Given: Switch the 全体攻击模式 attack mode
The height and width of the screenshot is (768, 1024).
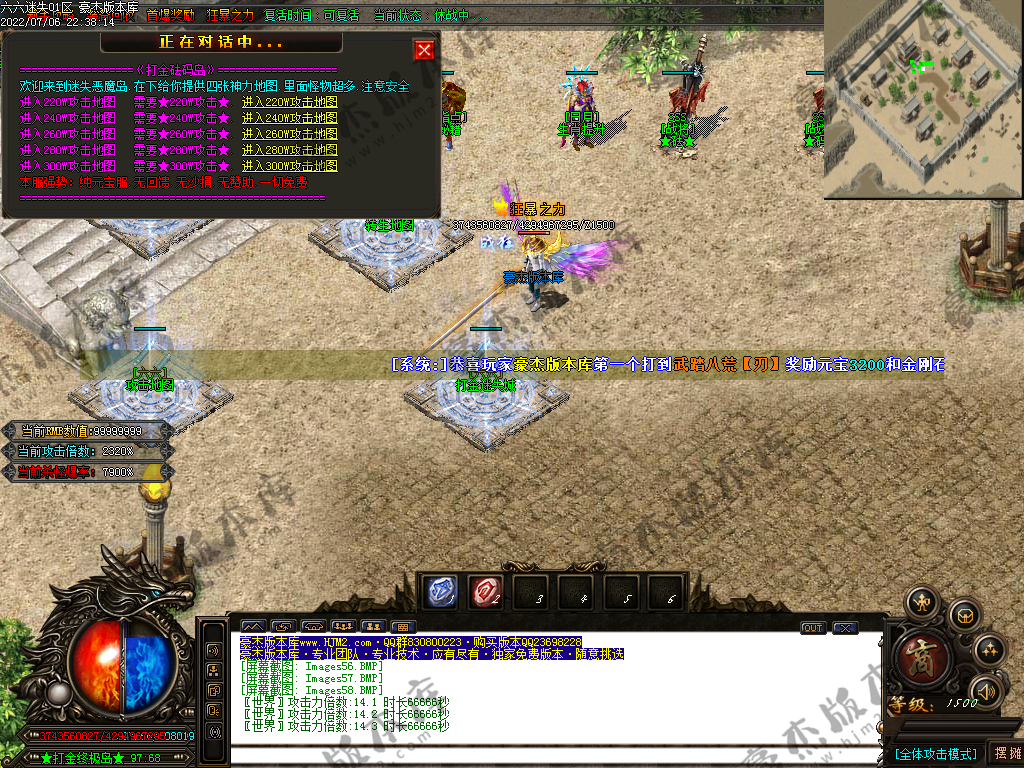Looking at the screenshot, I should click(x=935, y=753).
